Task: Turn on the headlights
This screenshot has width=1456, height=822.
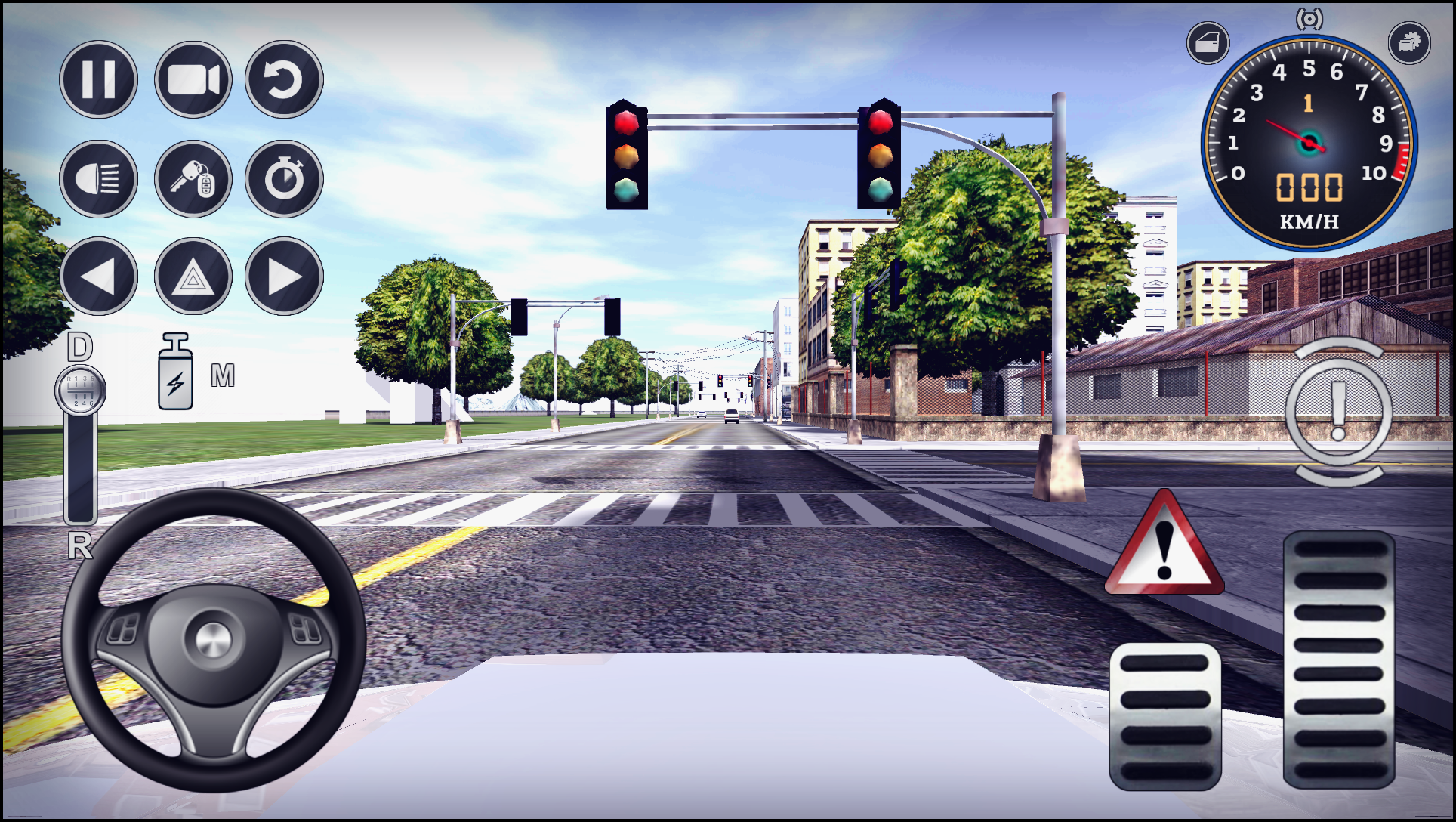Action: (98, 179)
